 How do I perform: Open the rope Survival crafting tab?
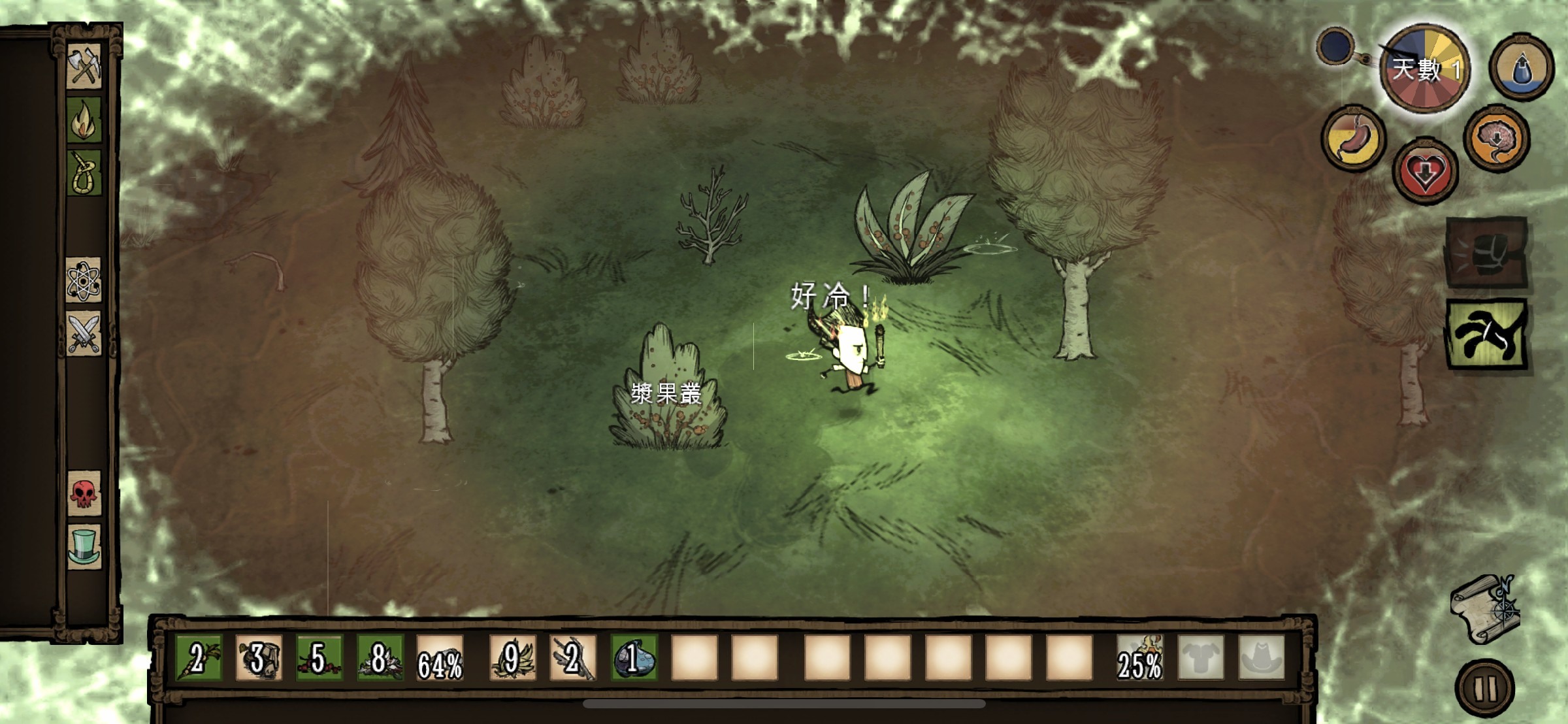(84, 174)
